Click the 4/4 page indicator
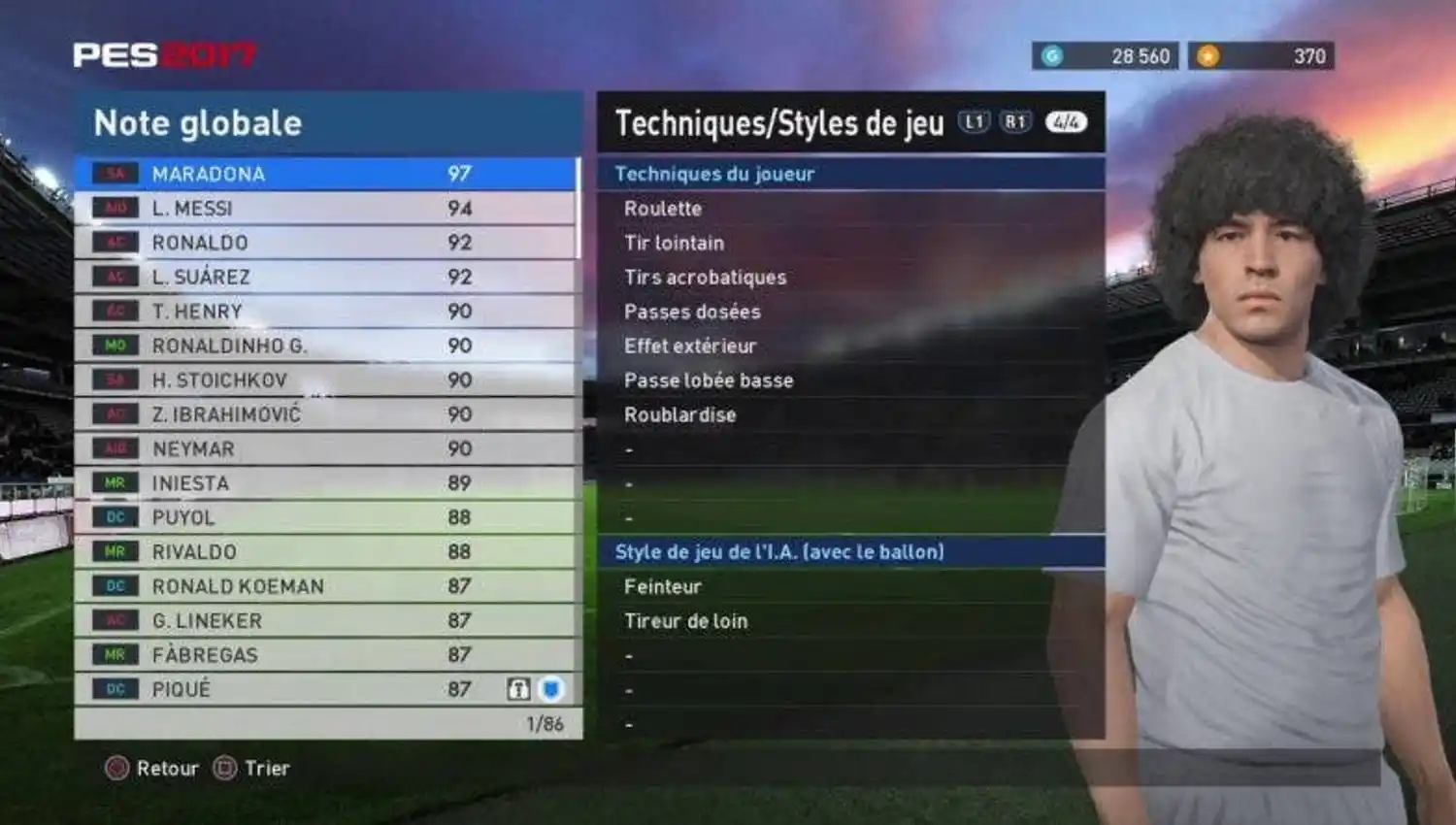This screenshot has width=1456, height=825. click(x=1065, y=121)
